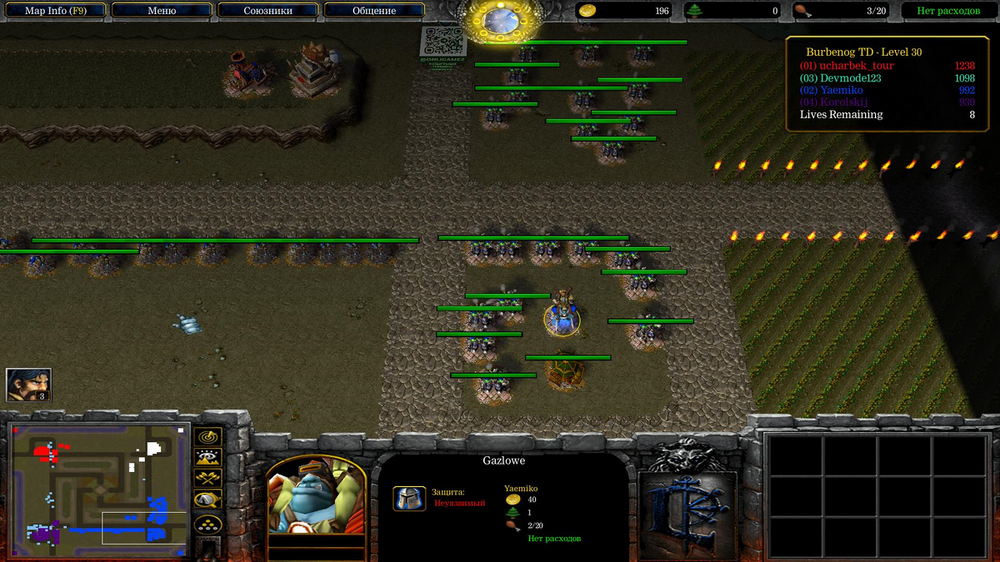The height and width of the screenshot is (562, 1000).
Task: Select the hero portrait icon with level 3
Action: pos(28,384)
